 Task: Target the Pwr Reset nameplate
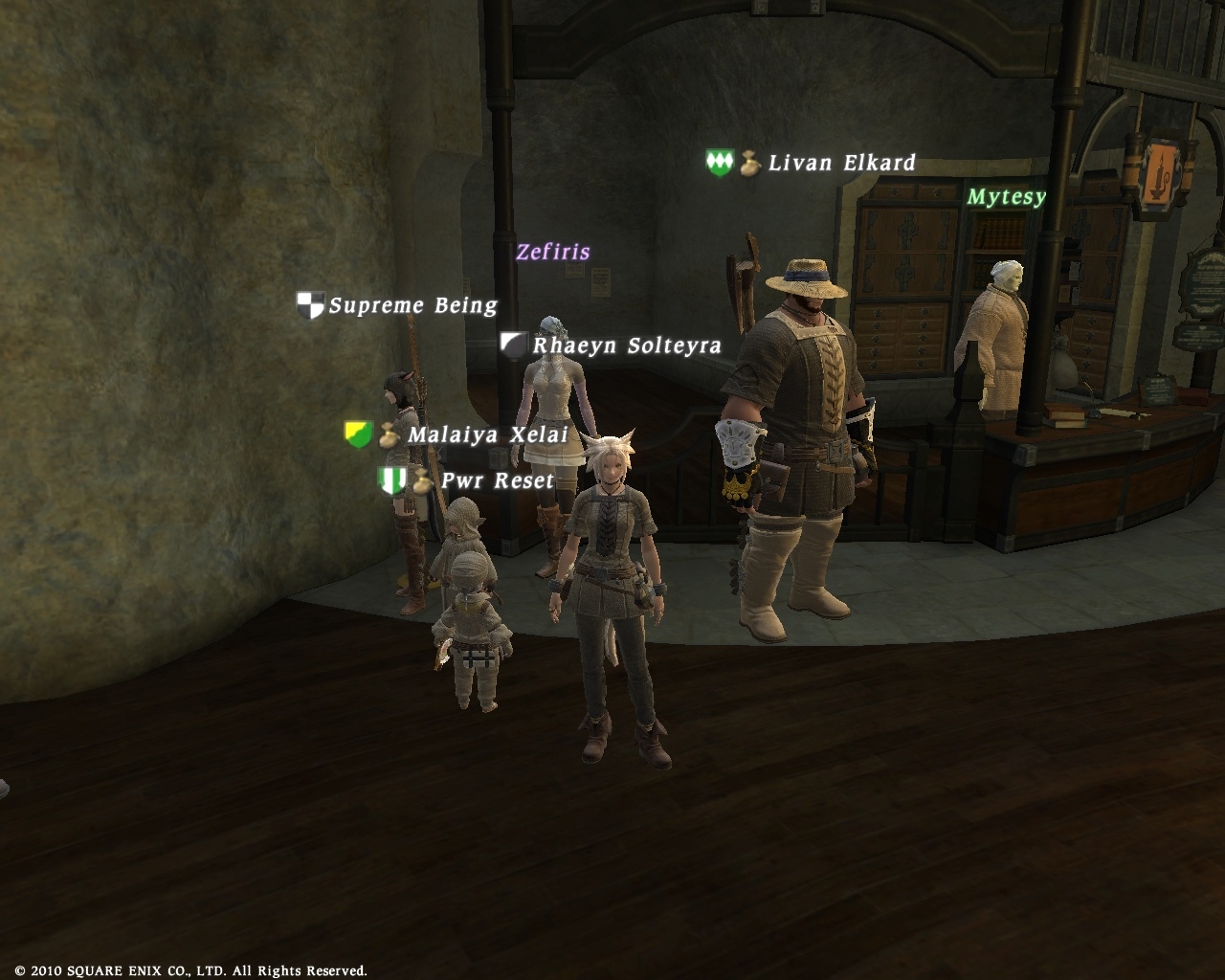point(497,480)
